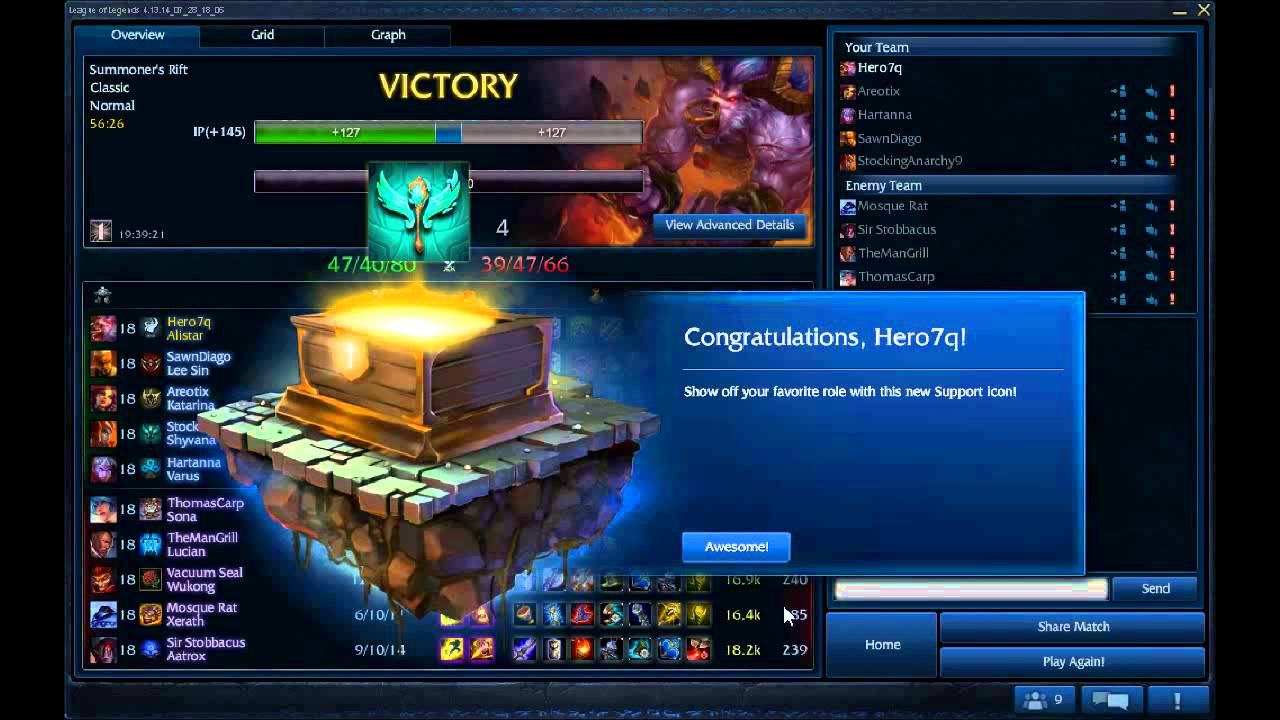Screen dimensions: 1280x720
Task: Click View Advanced Details
Action: 729,225
